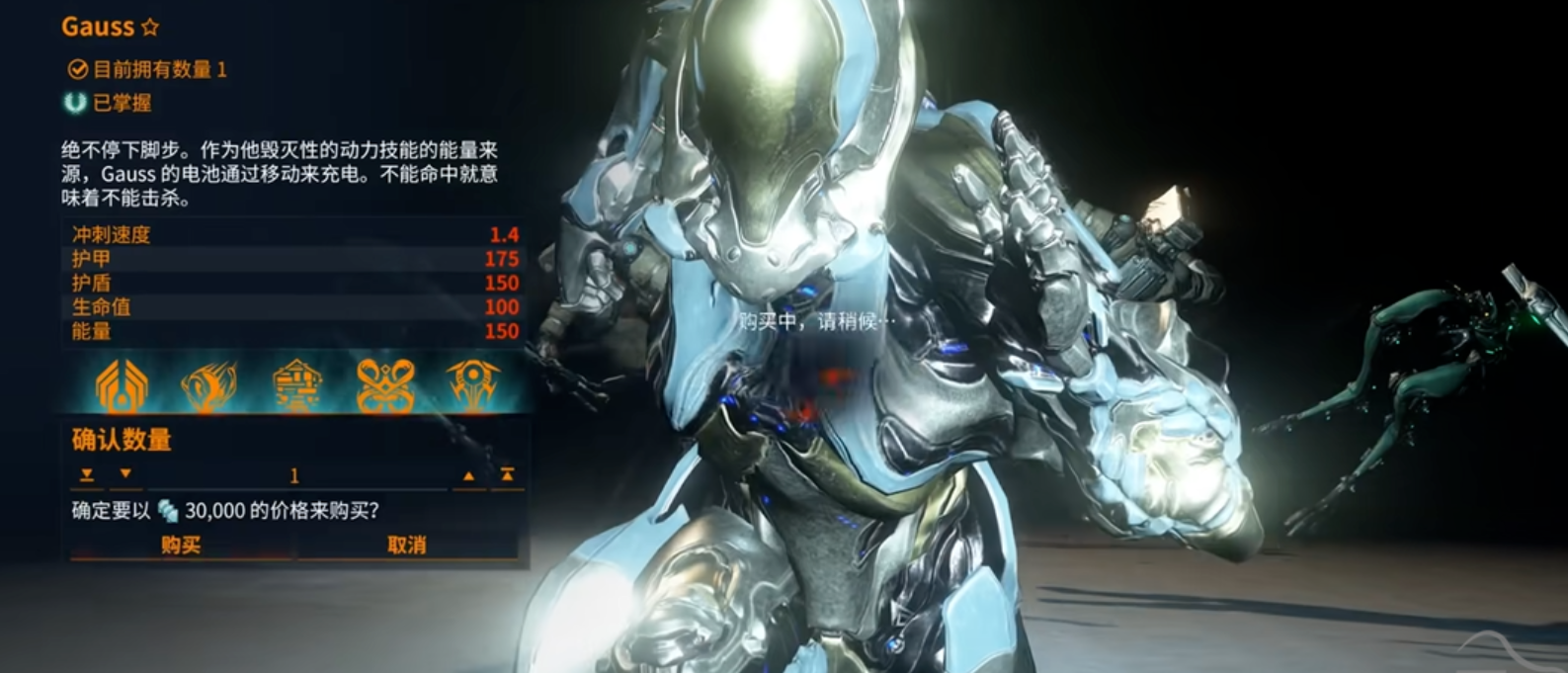1568x673 pixels.
Task: Increase the quantity by one
Action: [x=468, y=475]
